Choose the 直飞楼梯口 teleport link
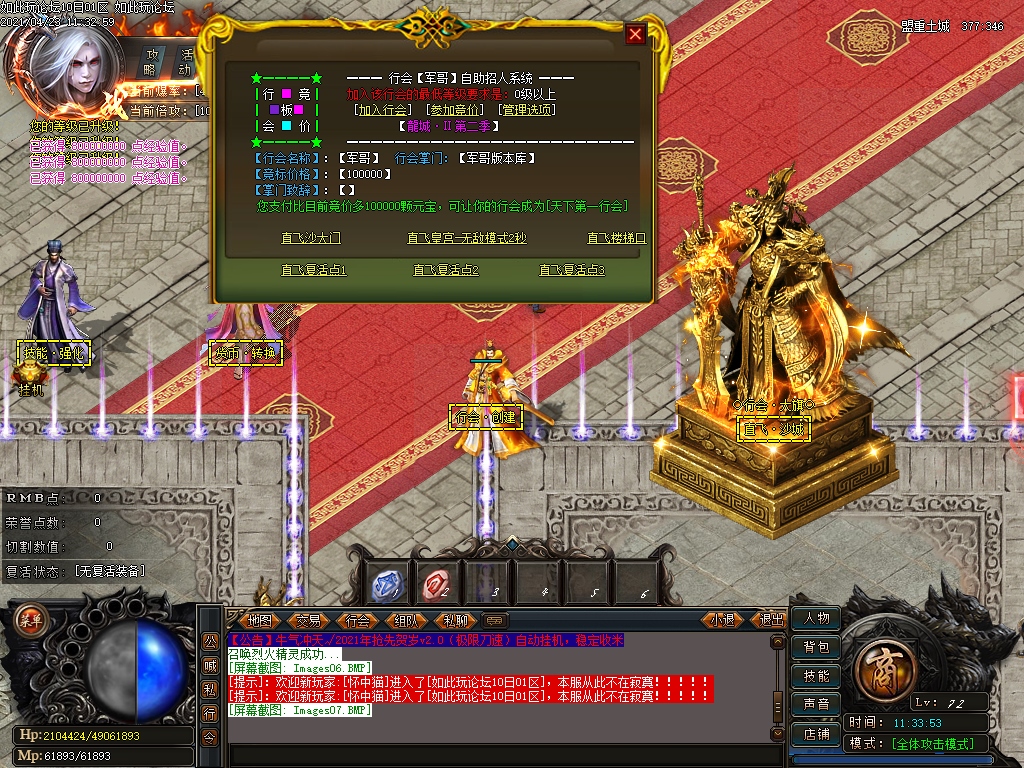This screenshot has width=1024, height=768. point(616,238)
